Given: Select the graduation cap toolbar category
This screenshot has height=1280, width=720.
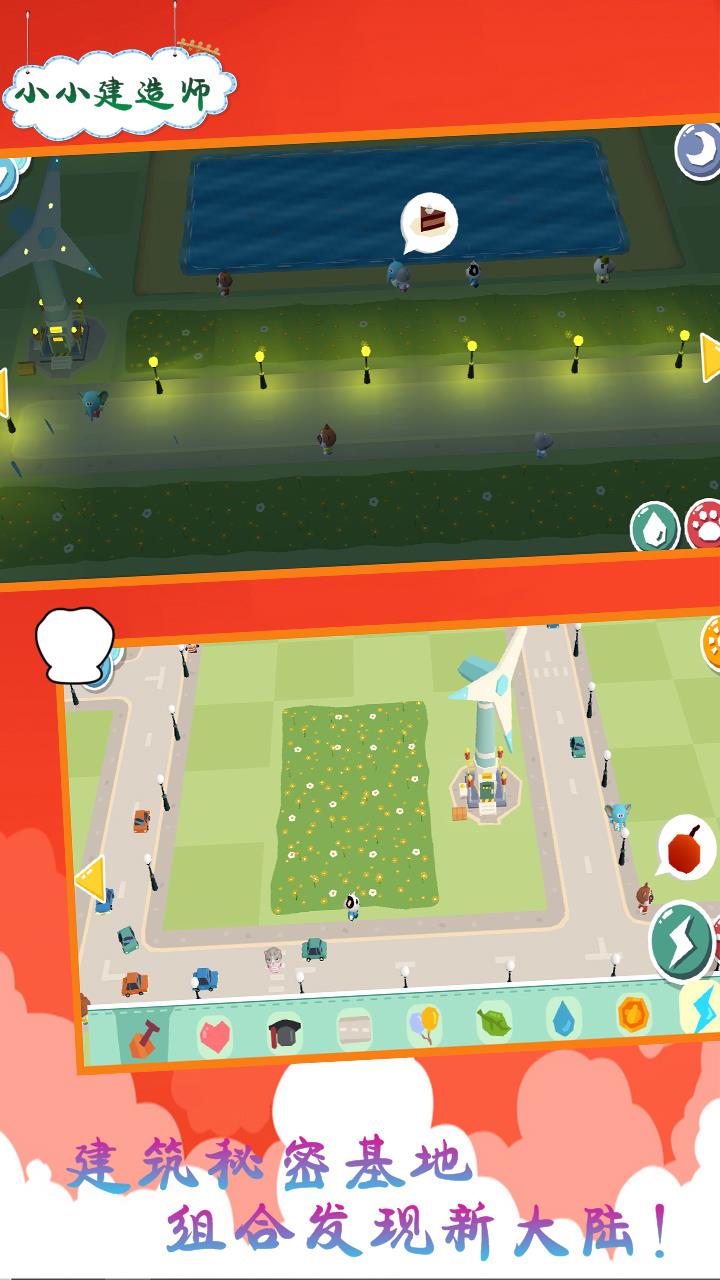Looking at the screenshot, I should tap(284, 1032).
